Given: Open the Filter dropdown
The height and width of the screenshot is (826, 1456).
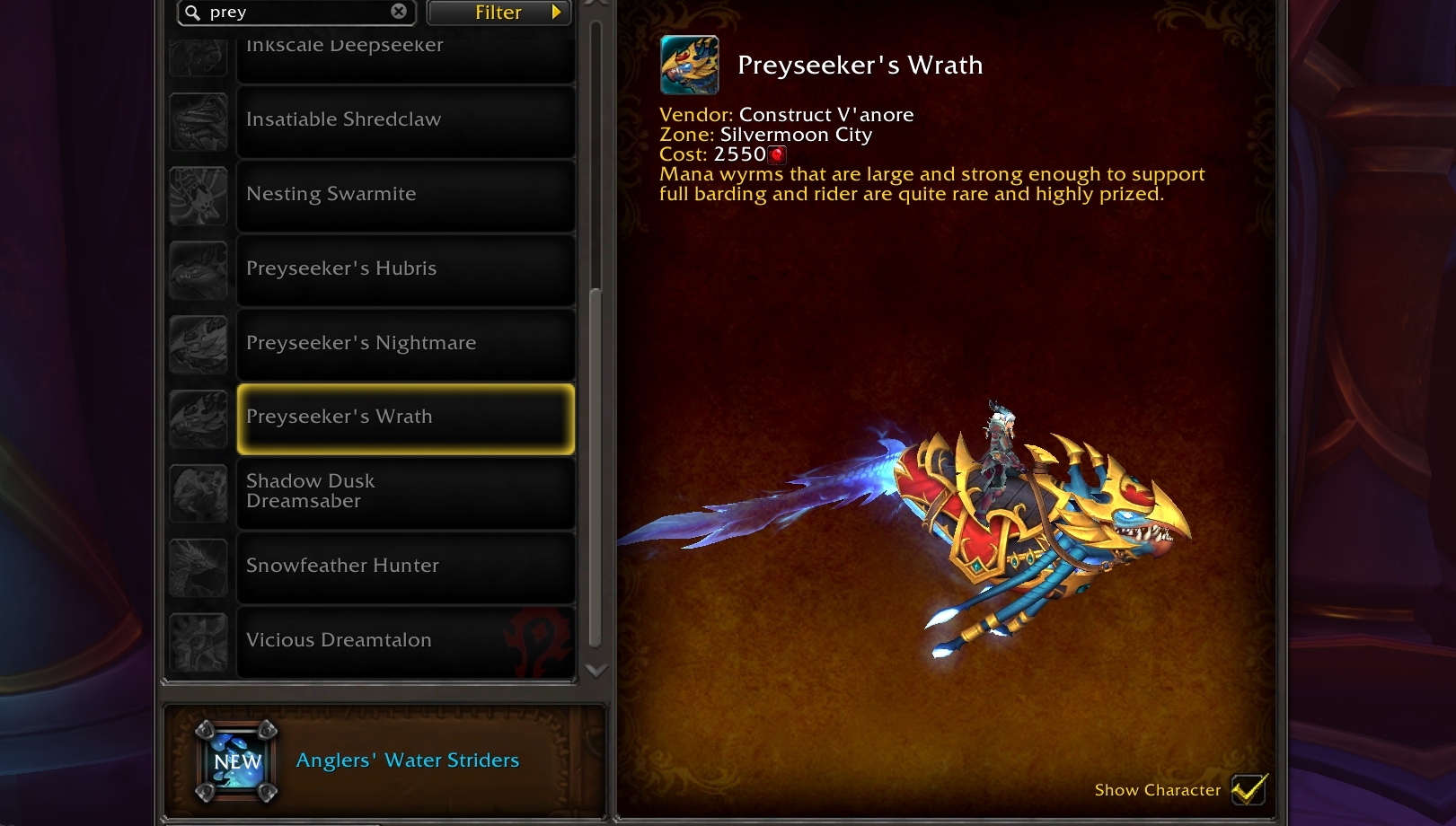Looking at the screenshot, I should 499,13.
